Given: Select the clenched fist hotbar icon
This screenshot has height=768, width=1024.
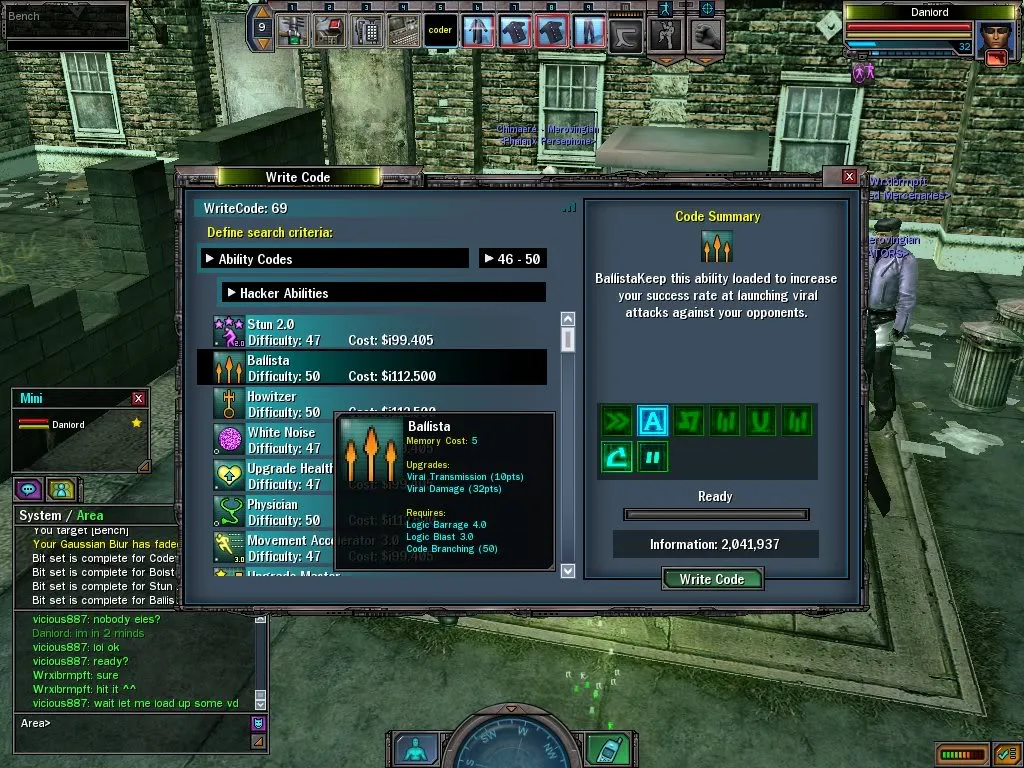Looking at the screenshot, I should click(705, 33).
